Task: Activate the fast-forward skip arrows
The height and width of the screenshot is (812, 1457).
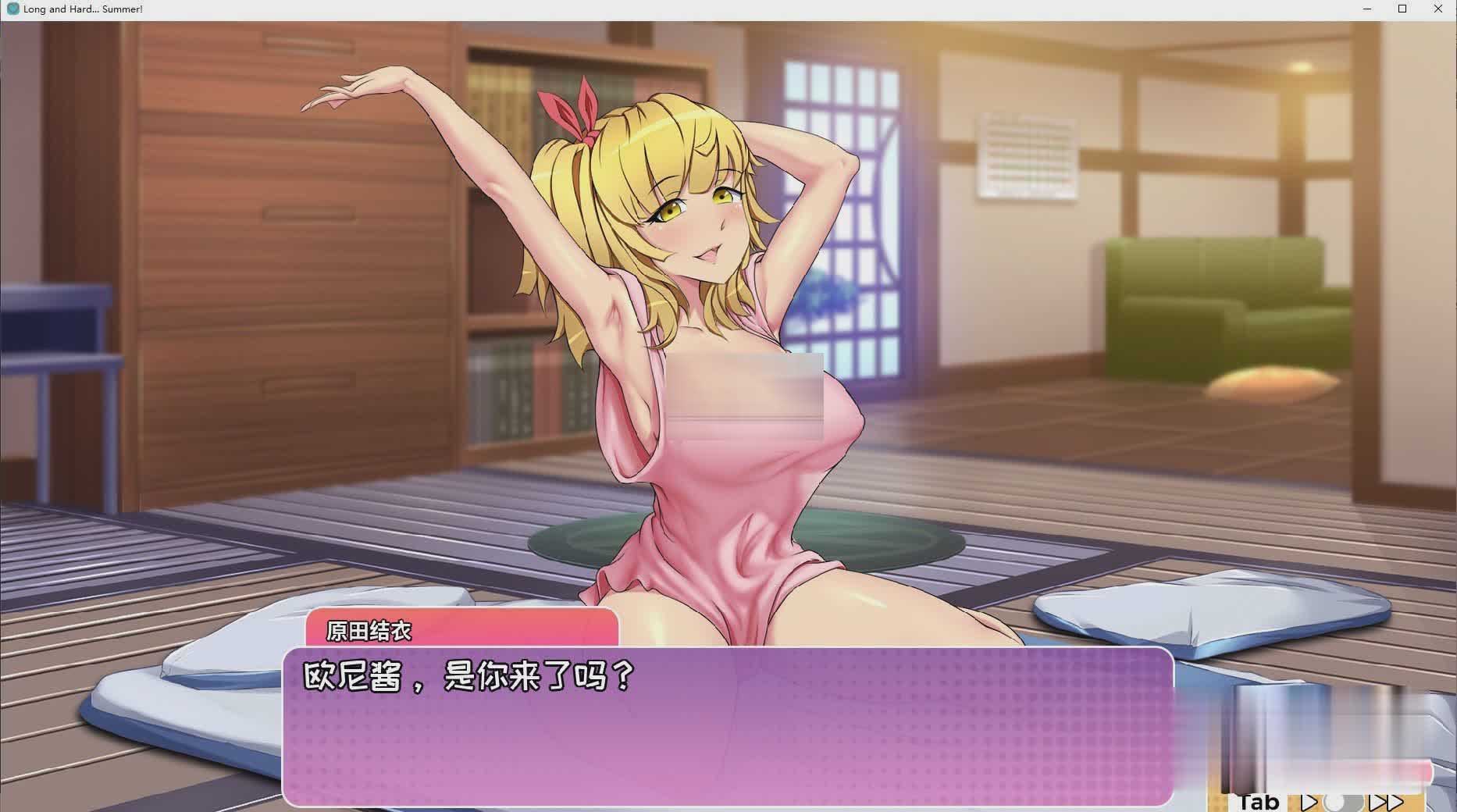Action: click(x=1388, y=803)
